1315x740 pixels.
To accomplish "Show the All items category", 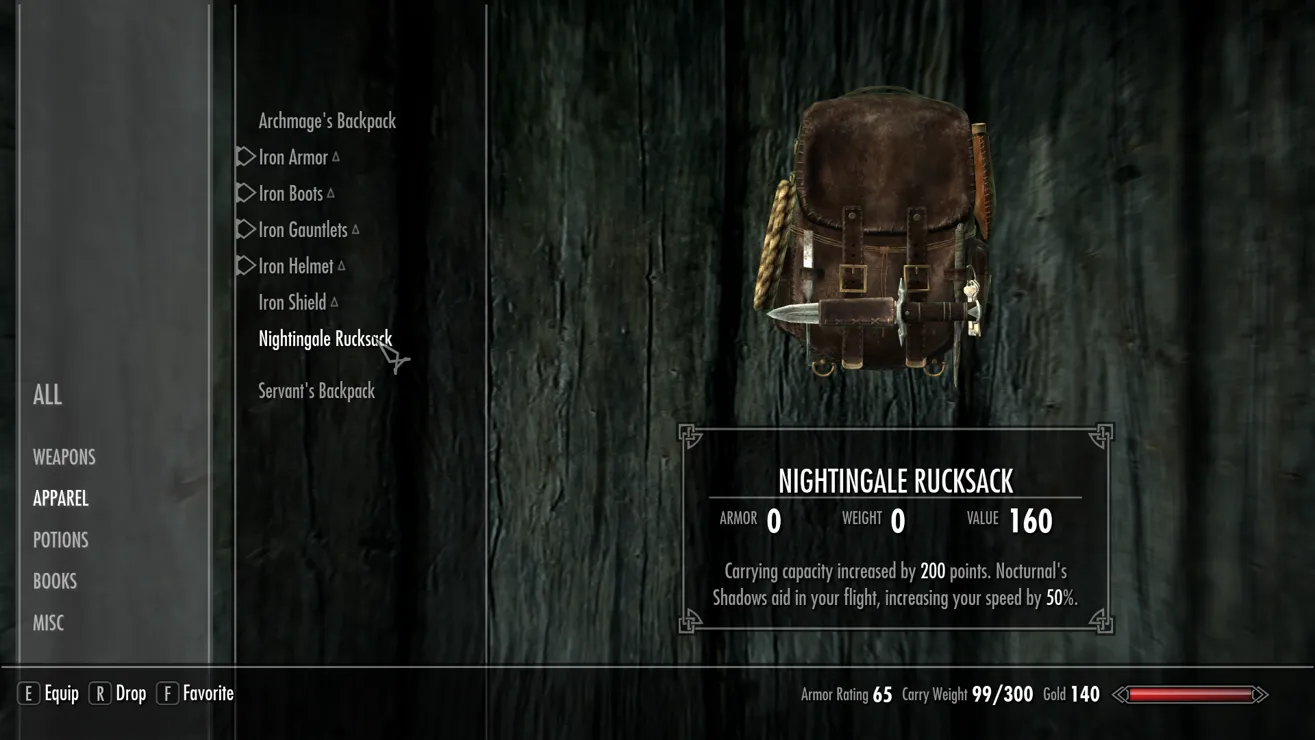I will pyautogui.click(x=47, y=395).
